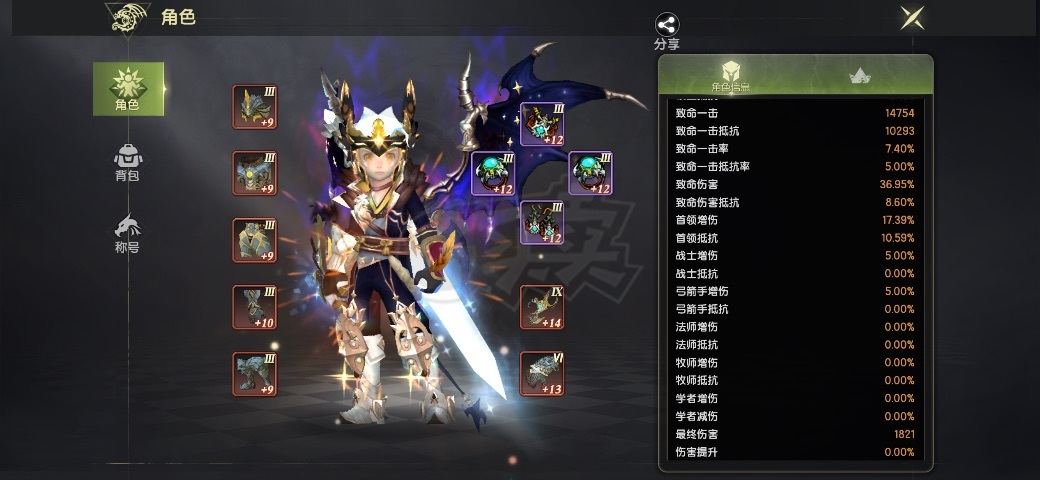View the +14 main weapon slot

pos(542,307)
